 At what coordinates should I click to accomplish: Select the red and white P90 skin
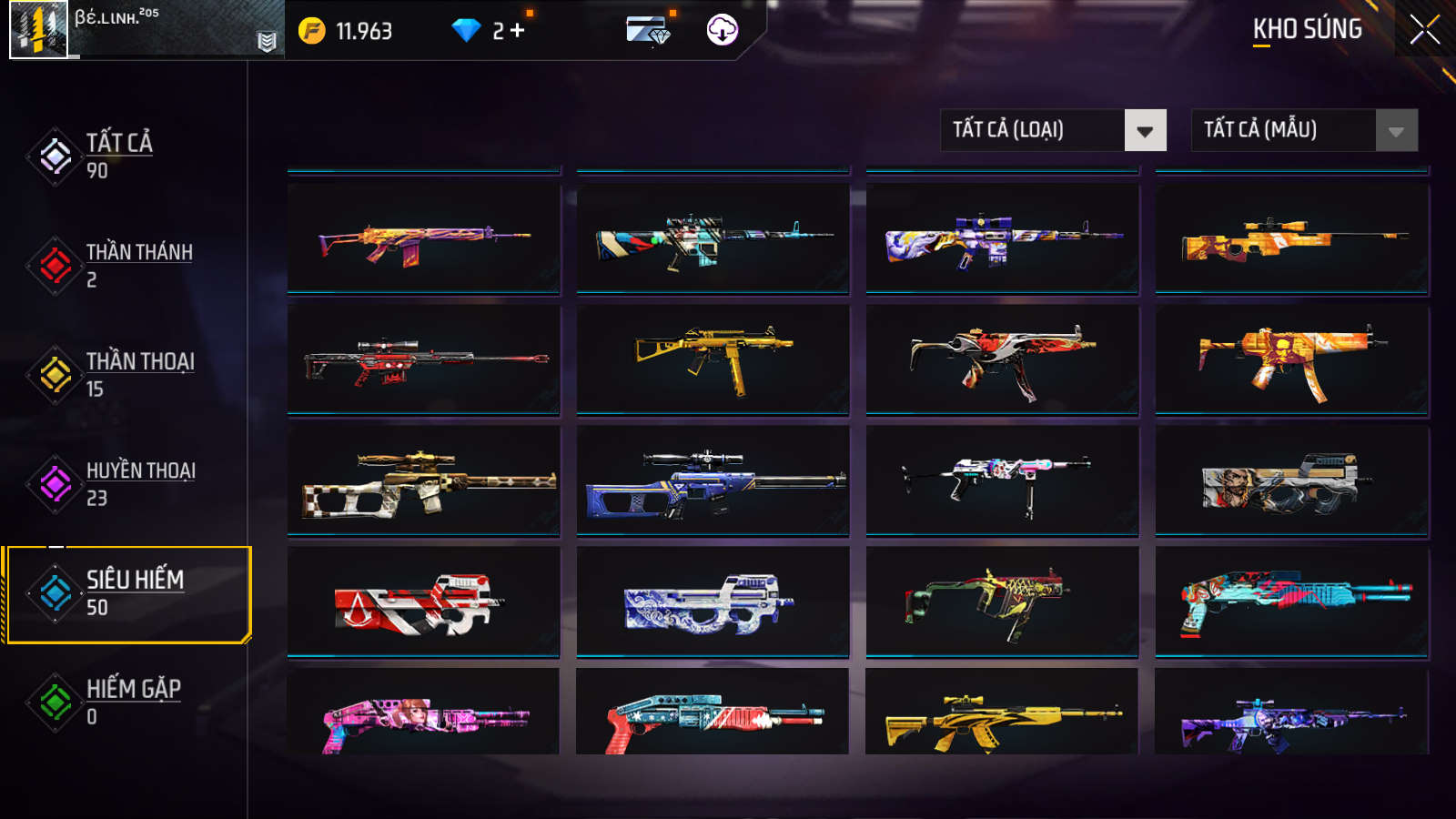click(423, 602)
